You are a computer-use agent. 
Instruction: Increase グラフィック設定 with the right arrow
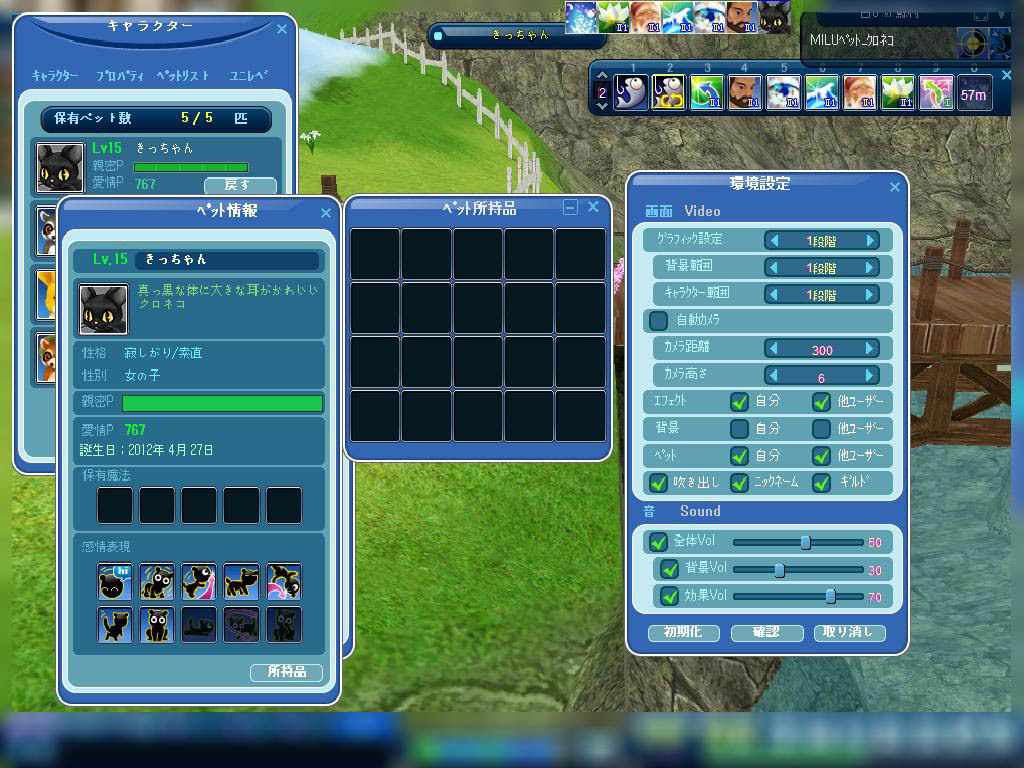(x=871, y=241)
